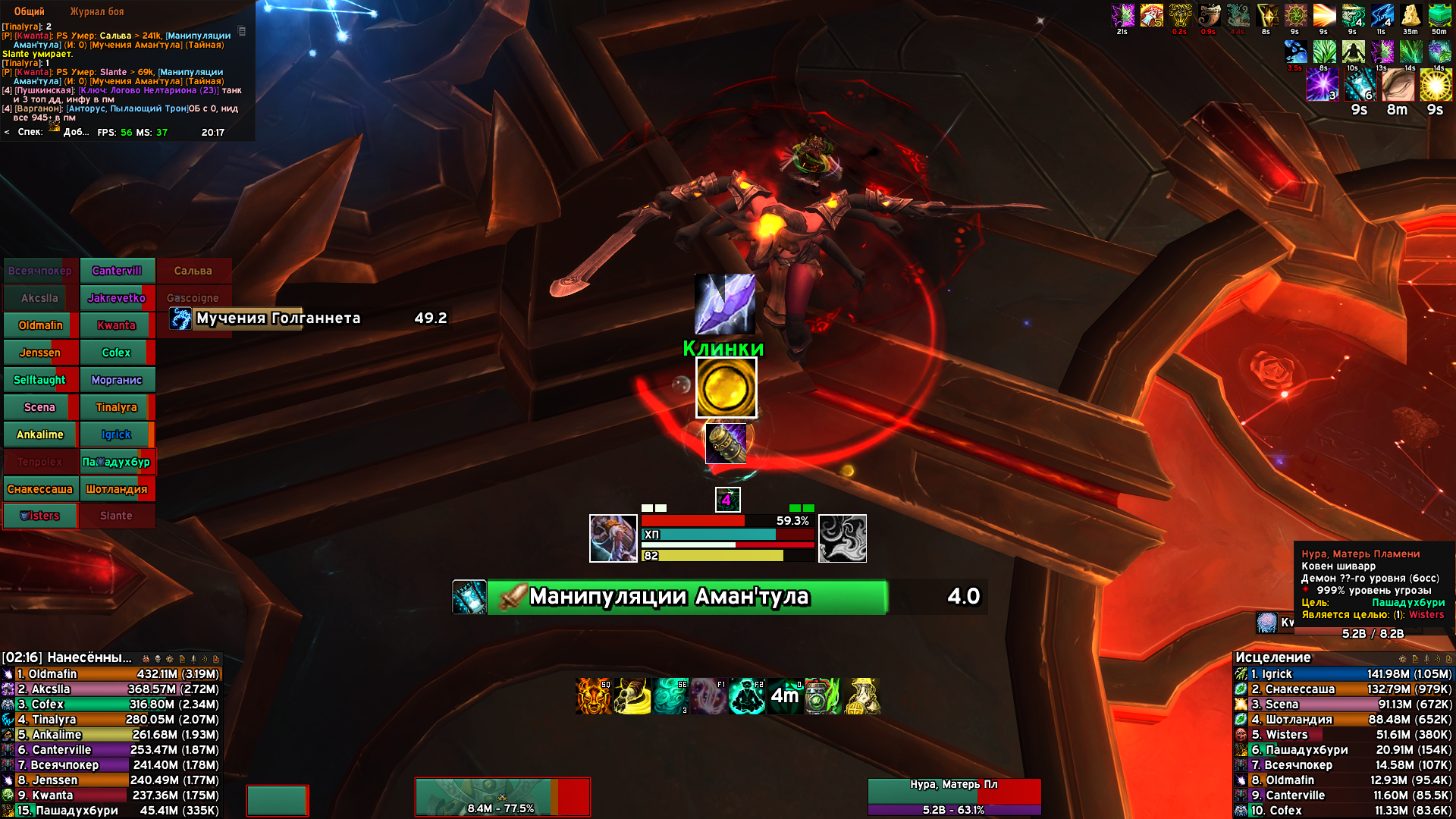Open the Общий chat tab
The image size is (1456, 819).
point(29,11)
